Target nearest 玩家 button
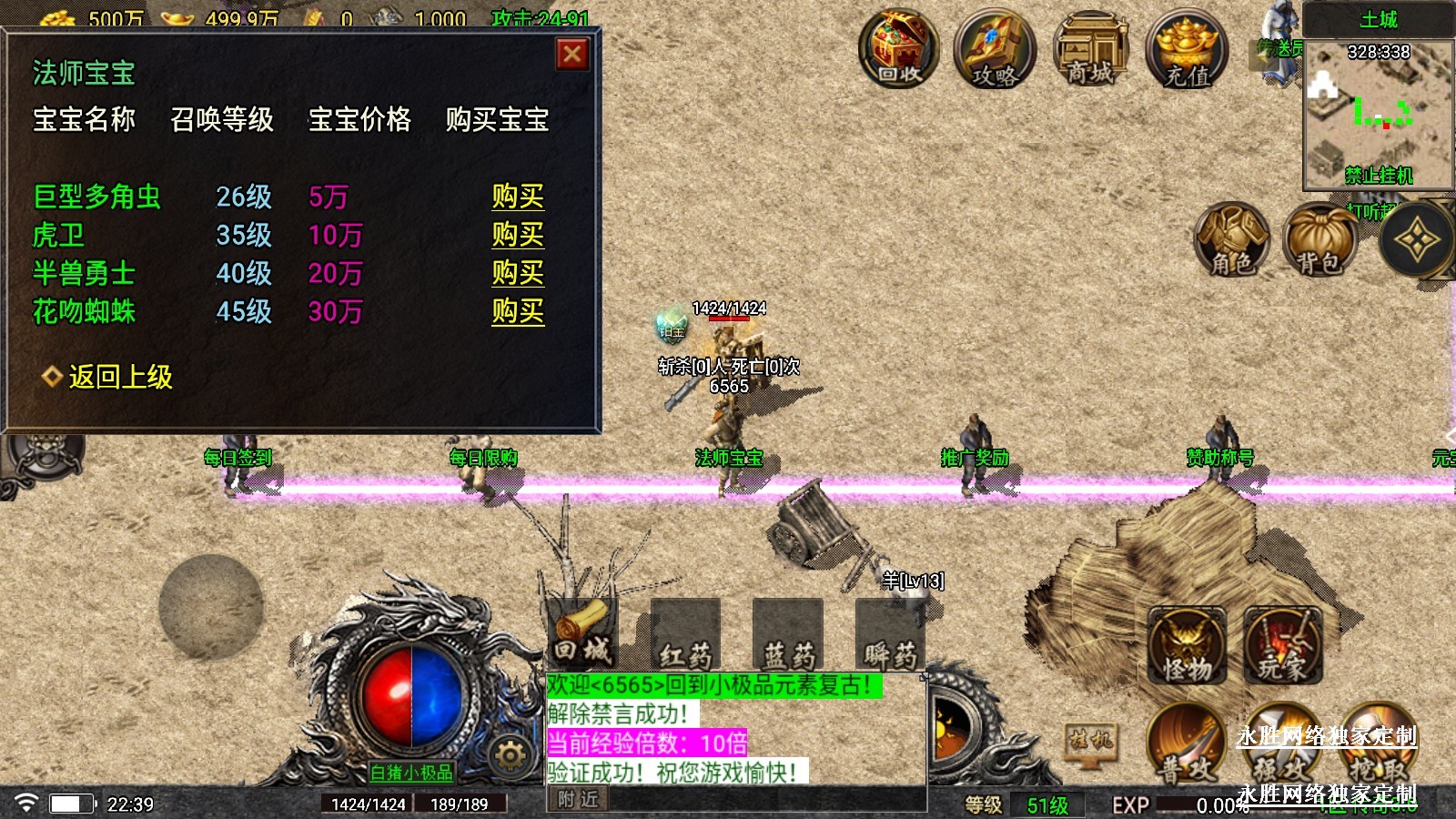Screen dimensions: 1456x819 coord(1282,647)
